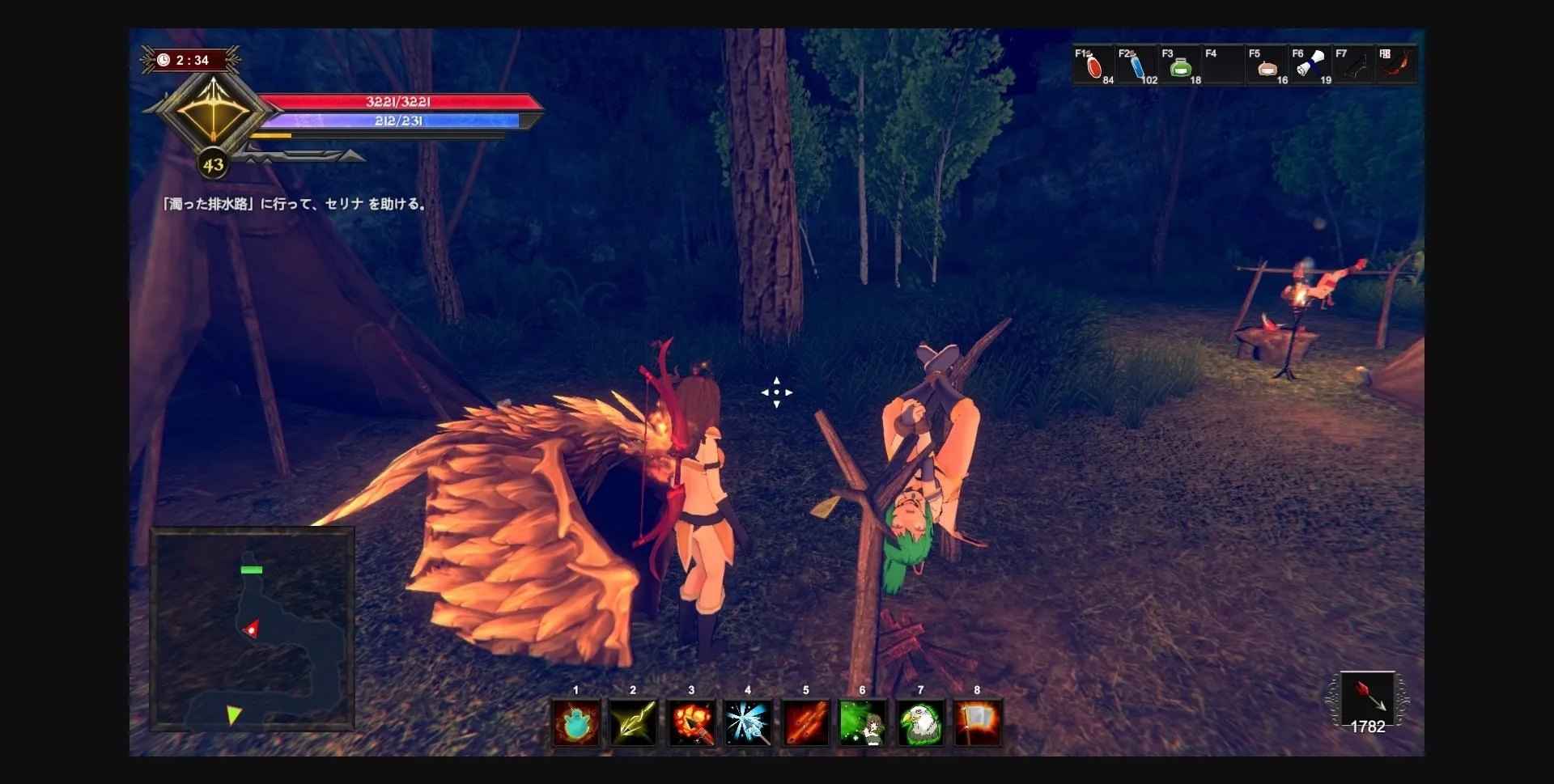Drink the blue mana potion
This screenshot has height=784, width=1554.
tap(1137, 66)
